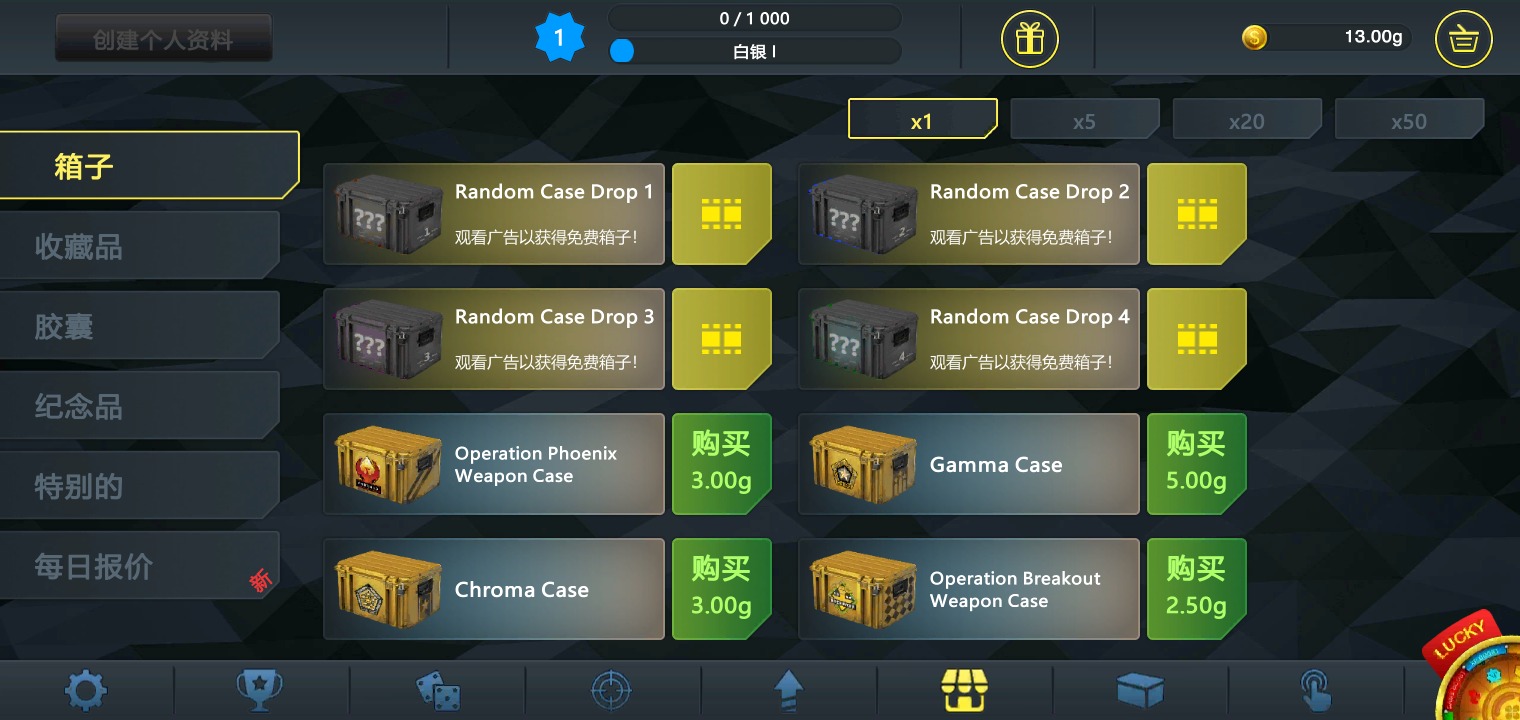
Task: Select the x20 opening multiplier
Action: pos(1247,119)
